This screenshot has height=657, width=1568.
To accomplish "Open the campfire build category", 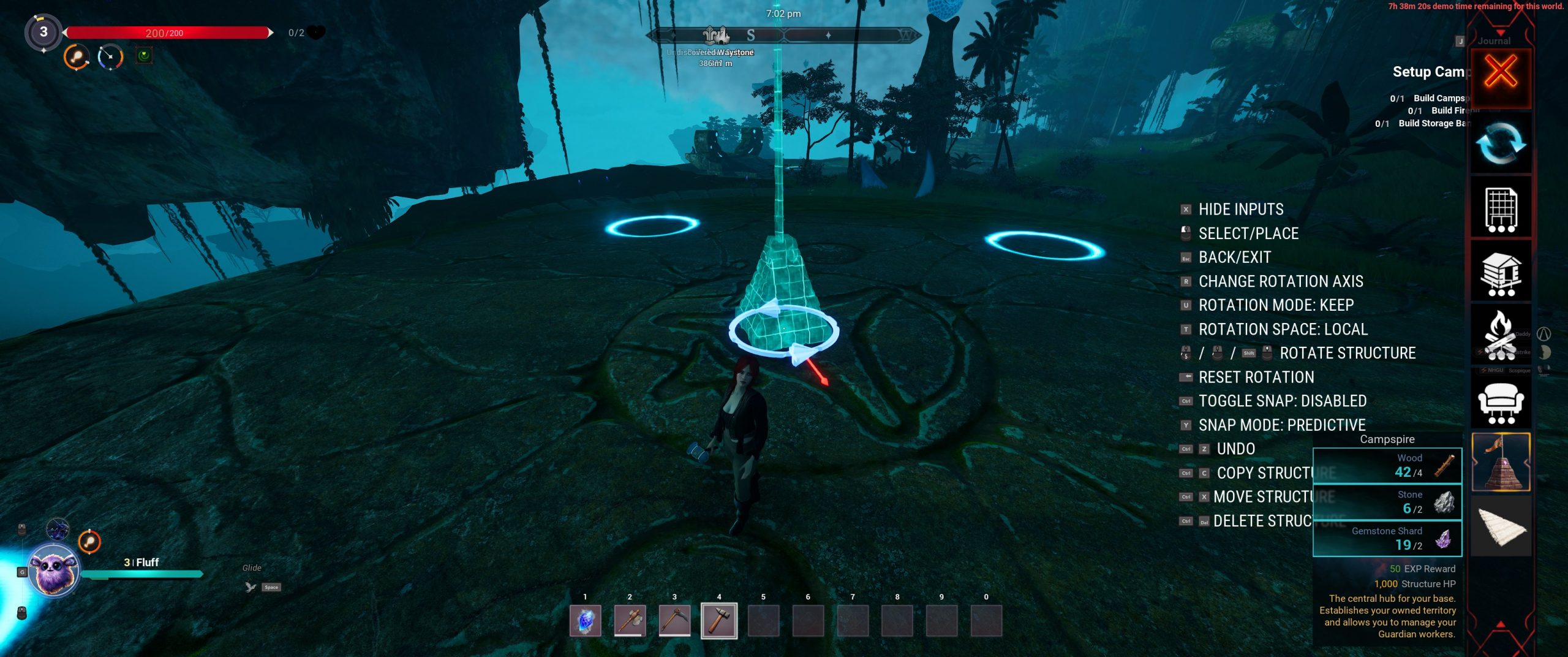I will tap(1501, 336).
